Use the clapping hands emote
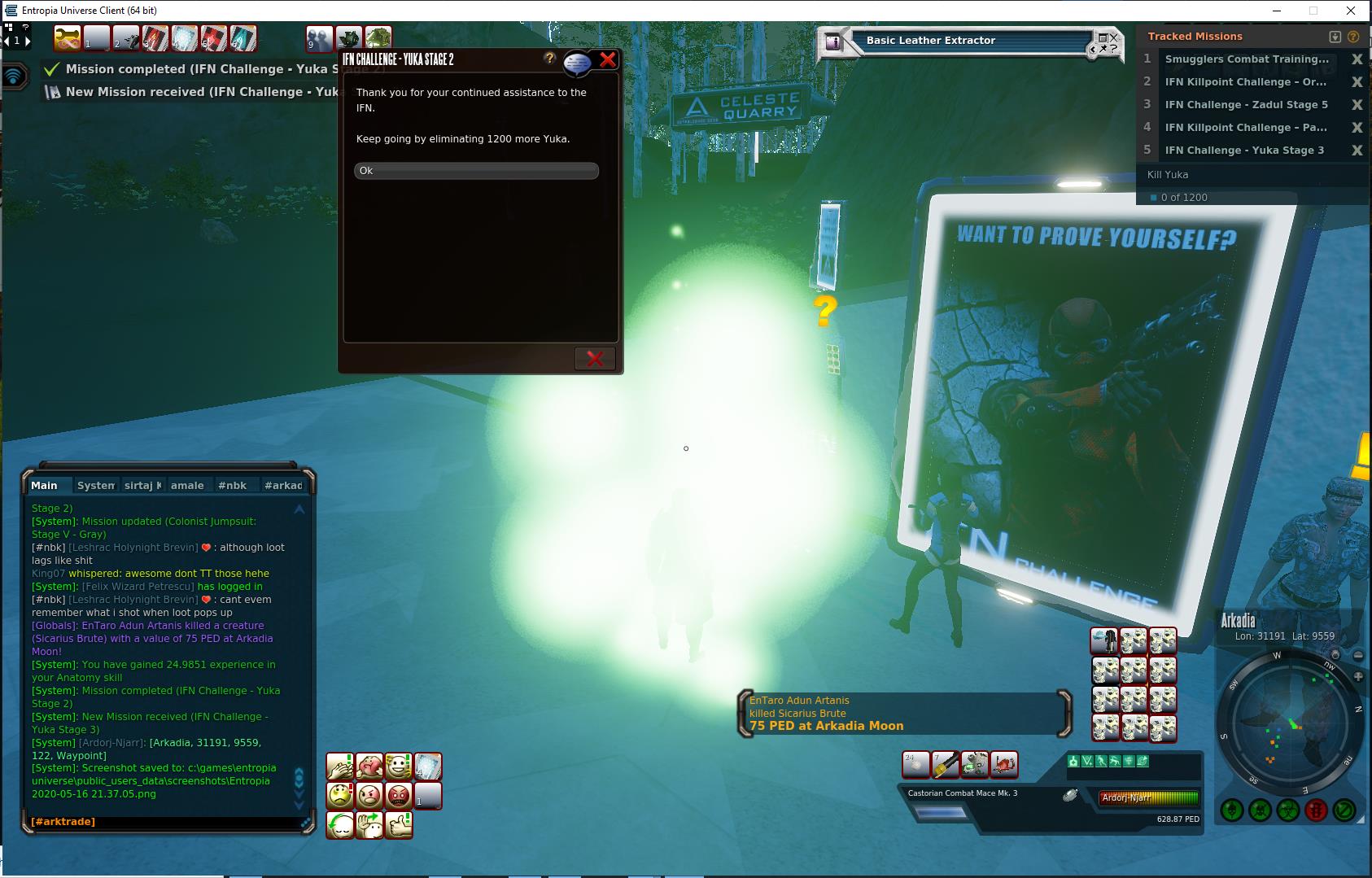This screenshot has width=1372, height=878. 340,767
